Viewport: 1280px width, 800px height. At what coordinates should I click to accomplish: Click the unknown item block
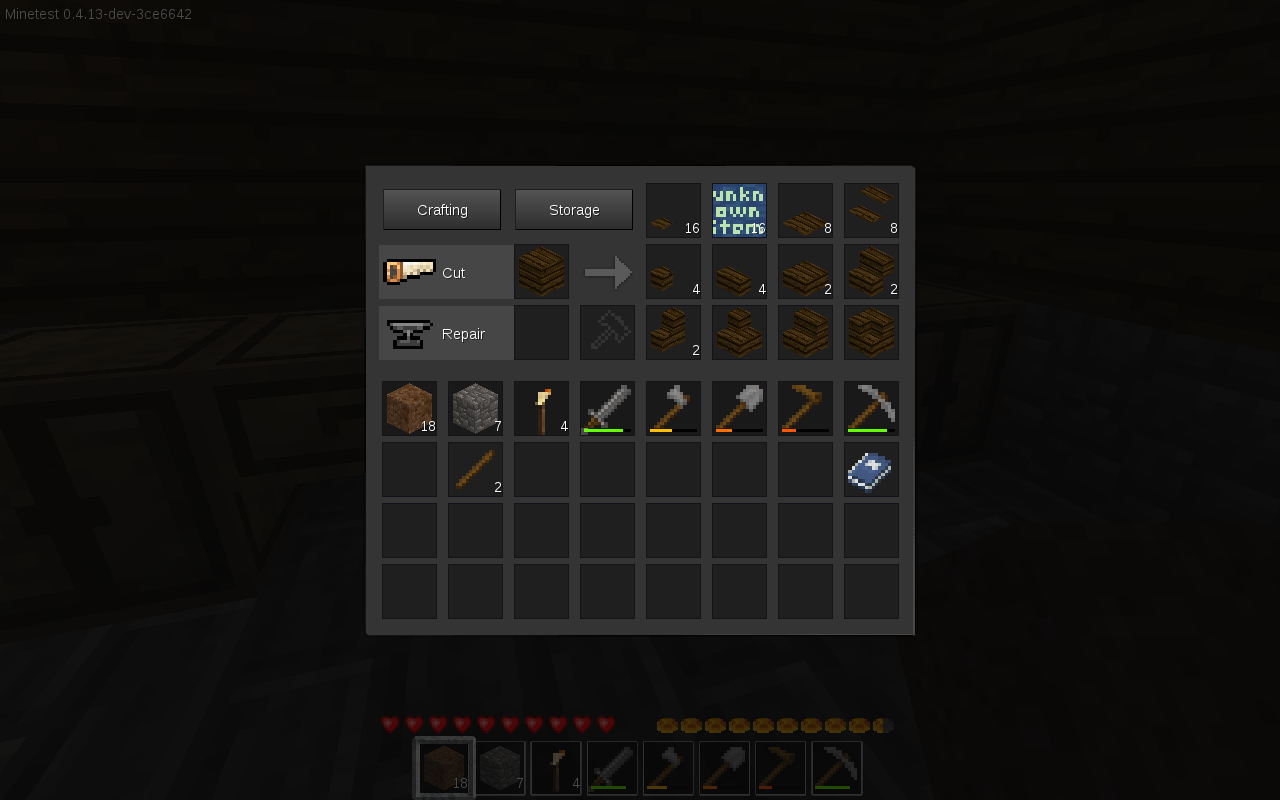(x=739, y=210)
